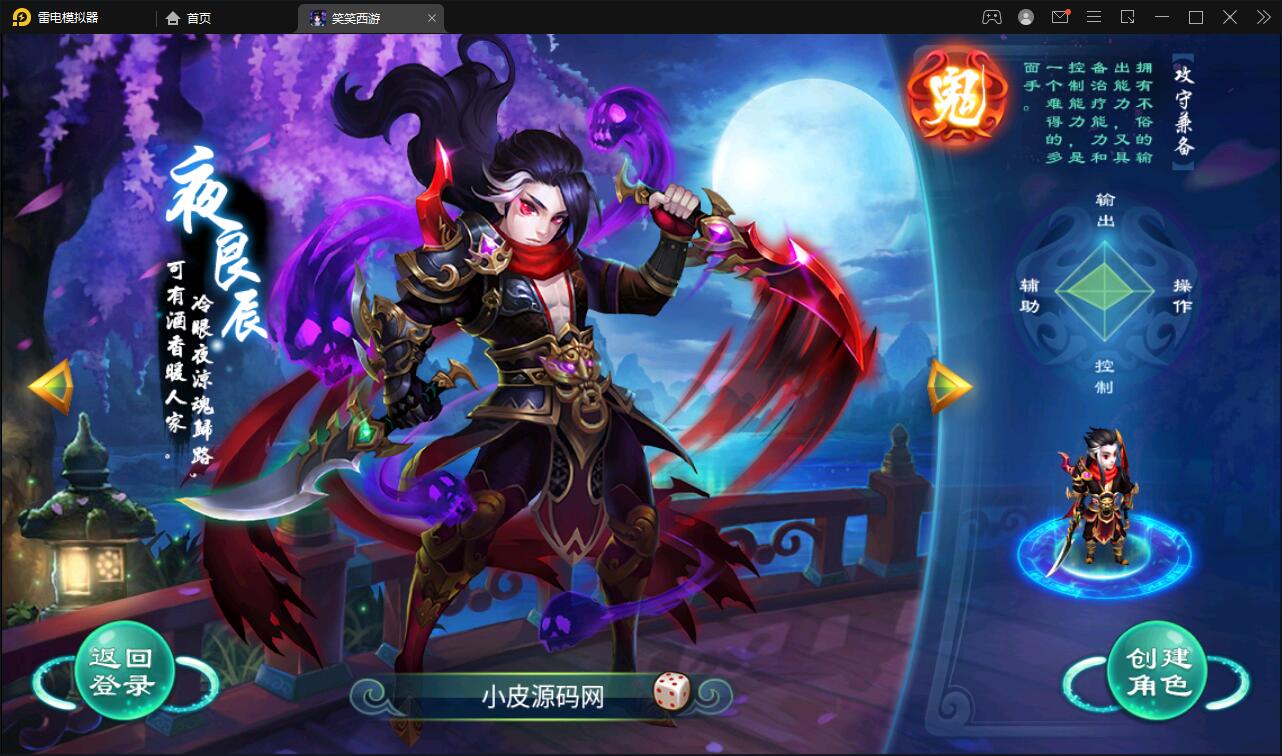Close the 笑笑西游 tab

click(x=431, y=17)
